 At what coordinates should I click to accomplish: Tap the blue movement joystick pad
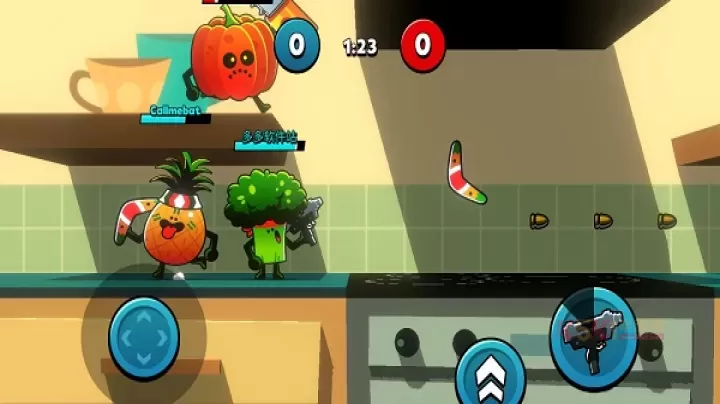(143, 337)
